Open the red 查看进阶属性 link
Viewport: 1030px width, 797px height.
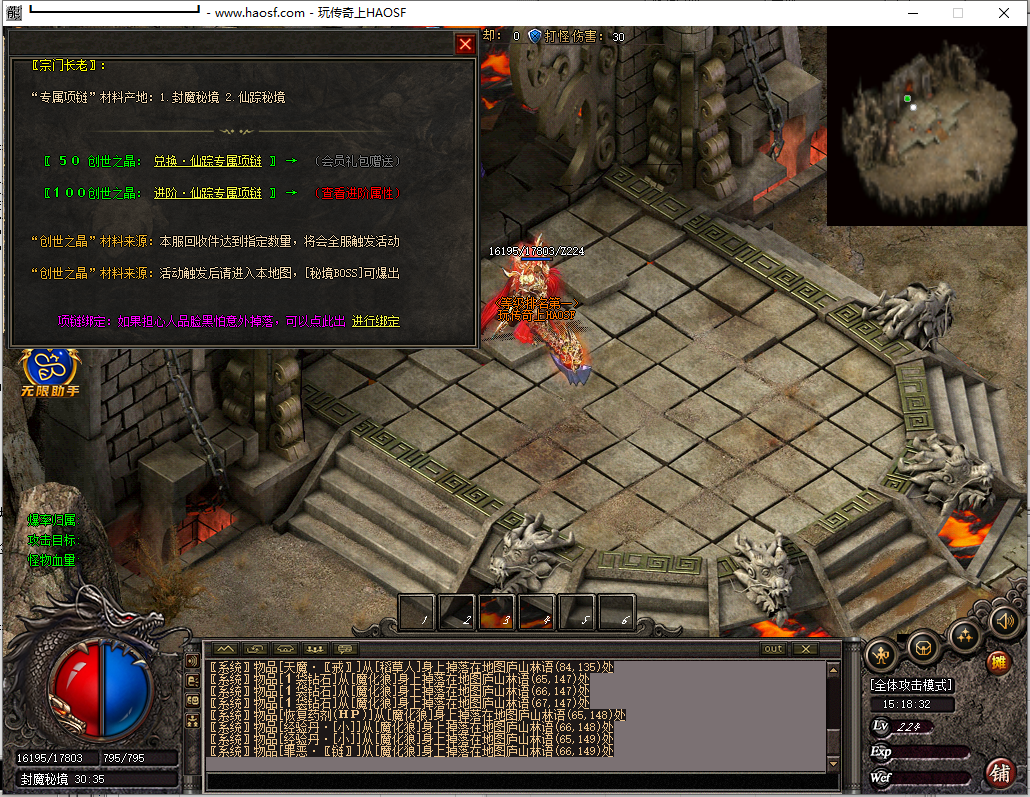pos(355,193)
